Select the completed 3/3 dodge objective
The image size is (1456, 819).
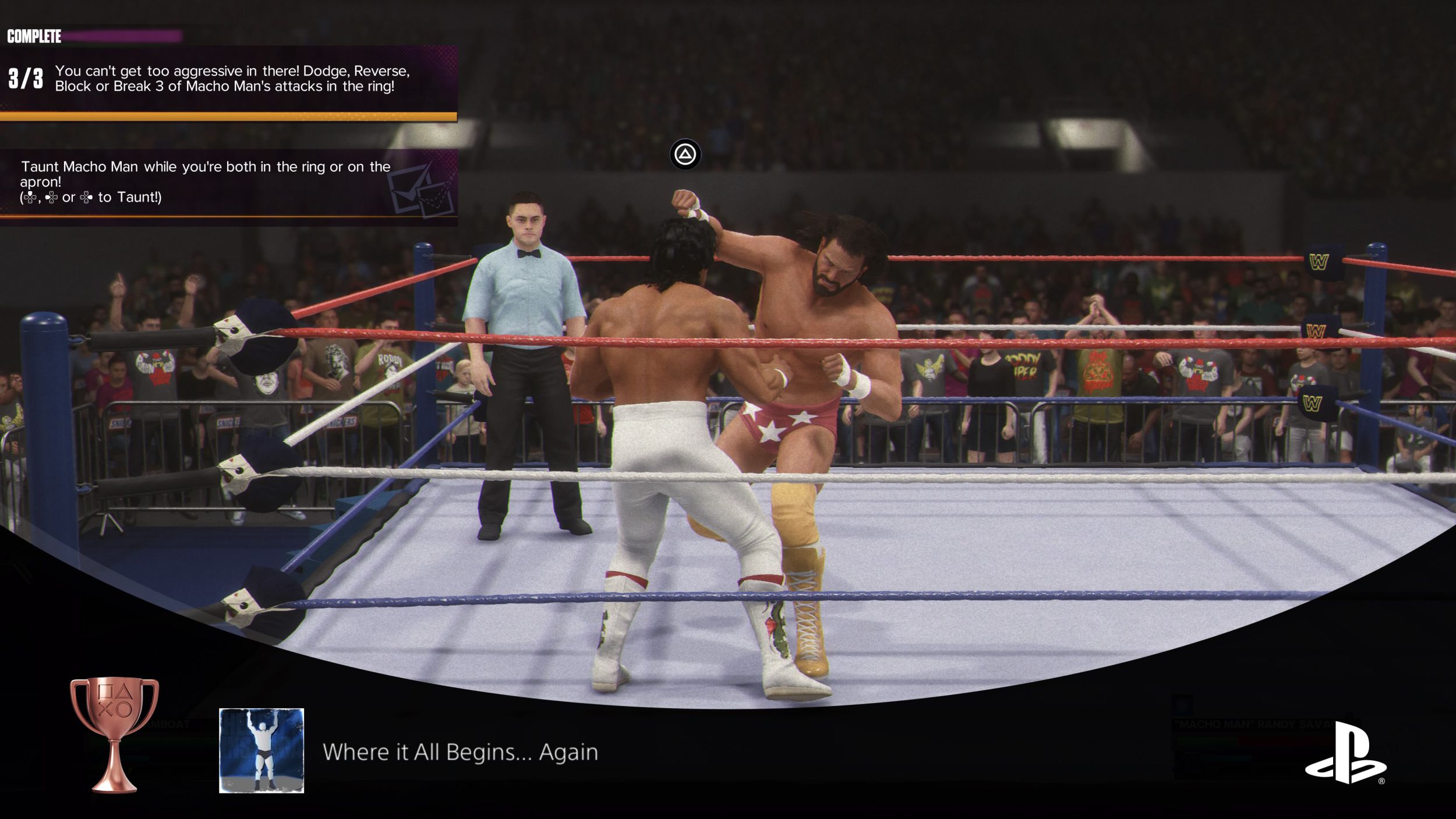point(228,79)
